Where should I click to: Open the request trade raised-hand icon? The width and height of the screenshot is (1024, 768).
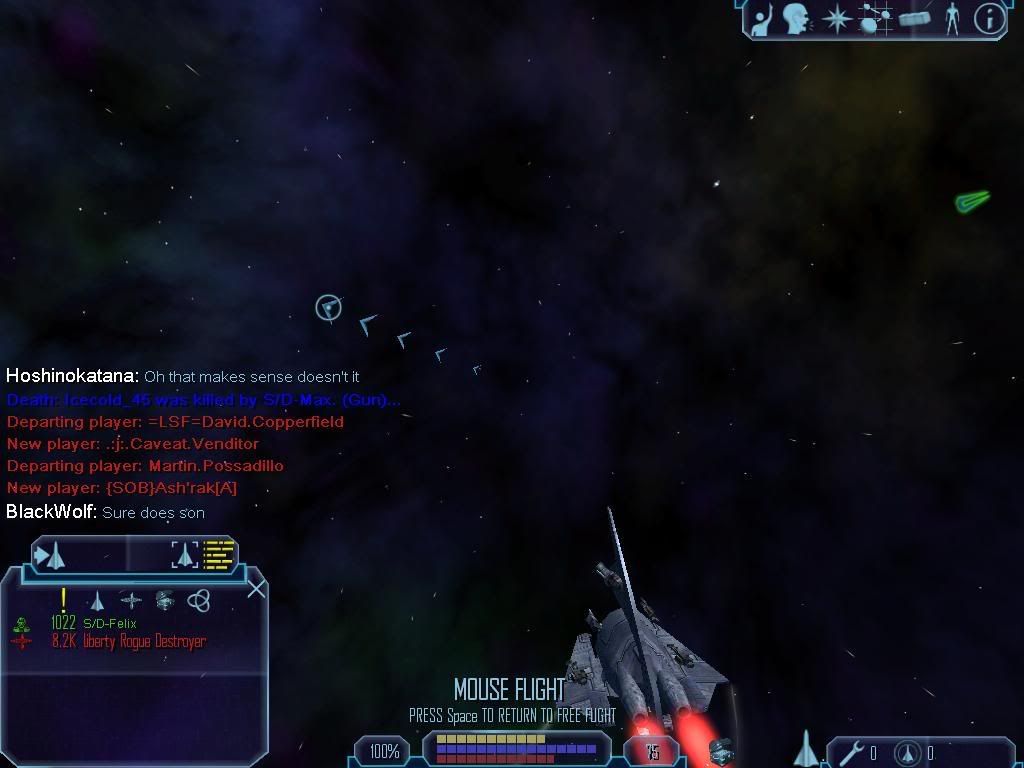[x=763, y=18]
